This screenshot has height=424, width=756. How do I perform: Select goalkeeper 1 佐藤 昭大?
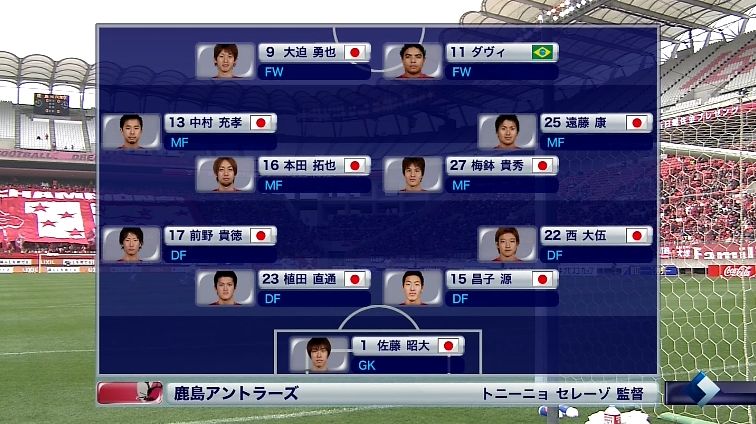pos(377,354)
